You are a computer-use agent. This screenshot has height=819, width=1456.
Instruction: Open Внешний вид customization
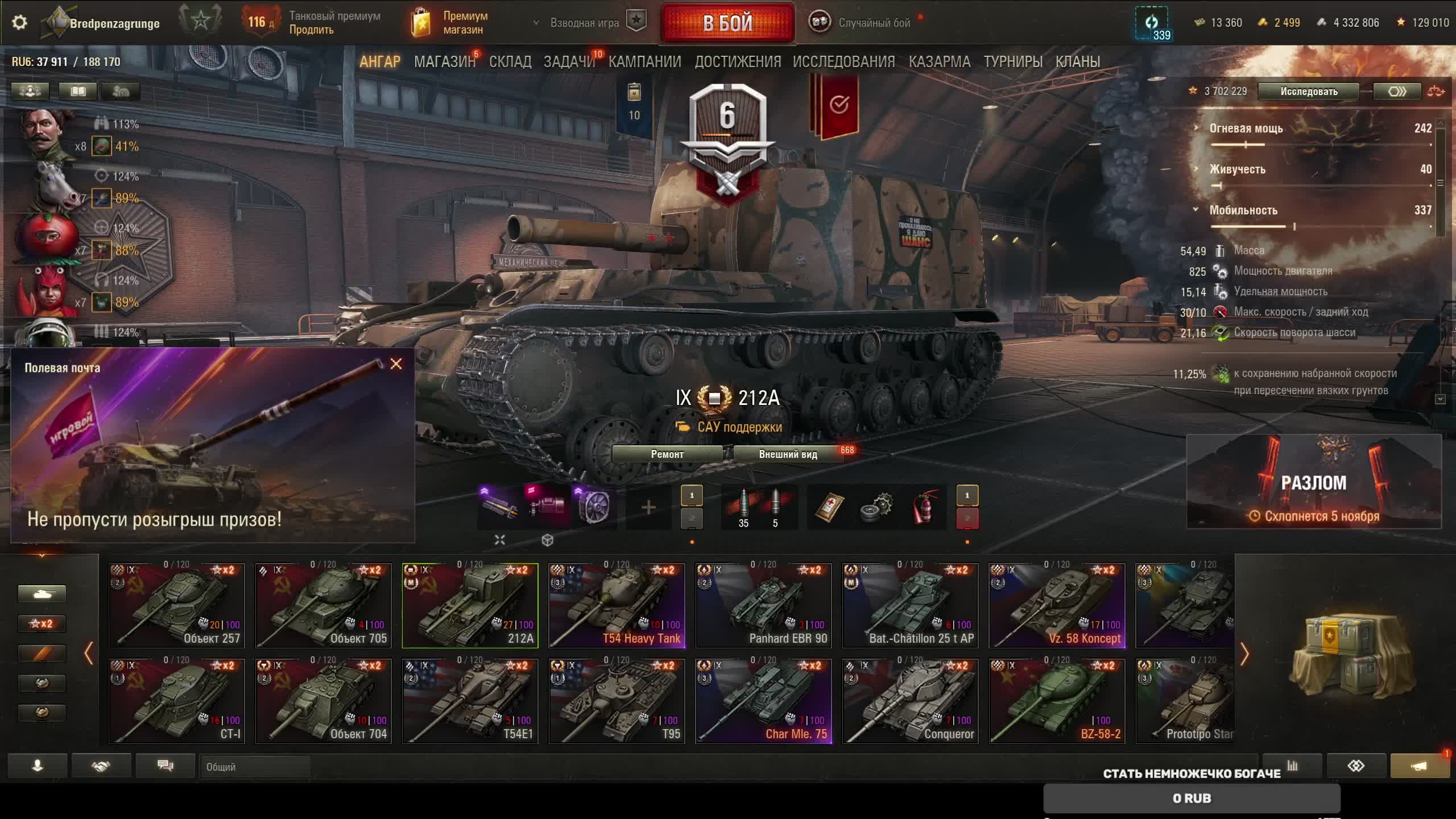point(788,454)
